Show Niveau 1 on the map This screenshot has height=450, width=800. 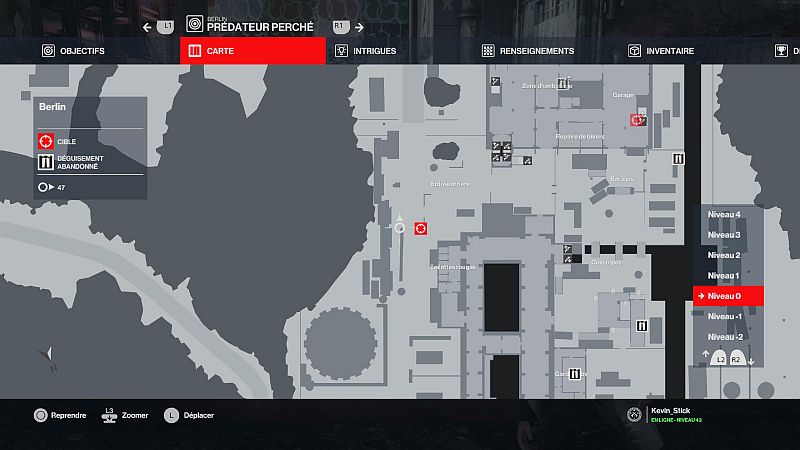724,275
